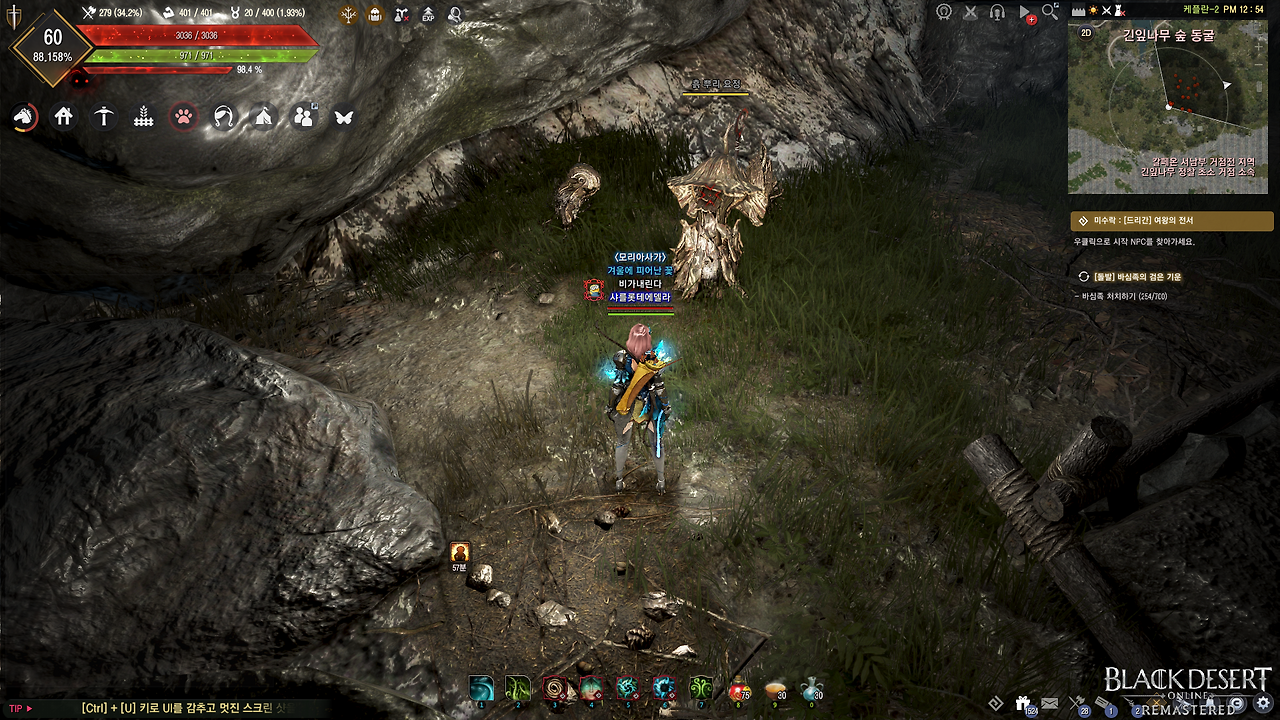Toggle the EXP buff icon
Viewport: 1280px width, 720px height.
click(x=428, y=15)
